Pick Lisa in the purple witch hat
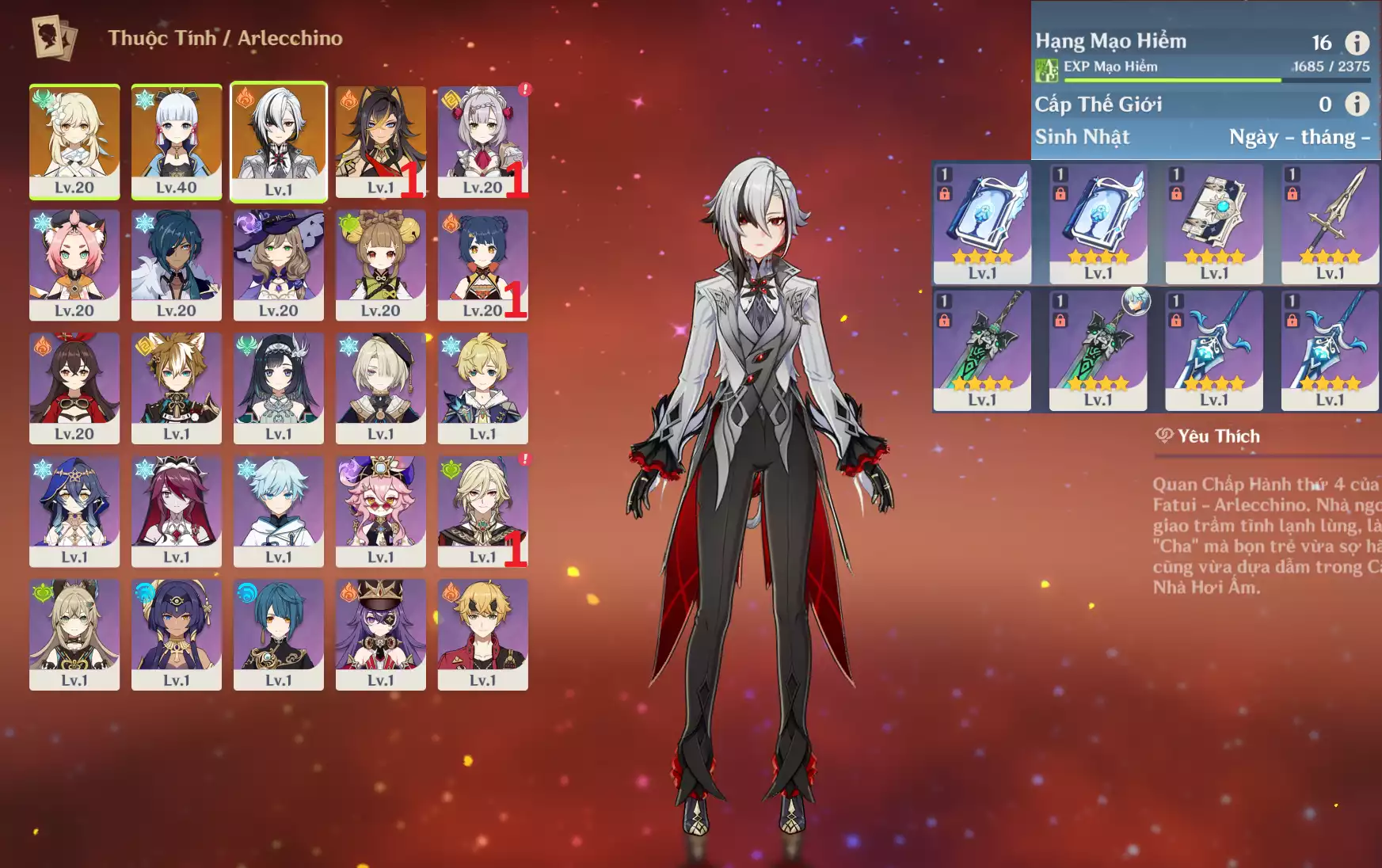This screenshot has height=868, width=1382. tap(279, 265)
